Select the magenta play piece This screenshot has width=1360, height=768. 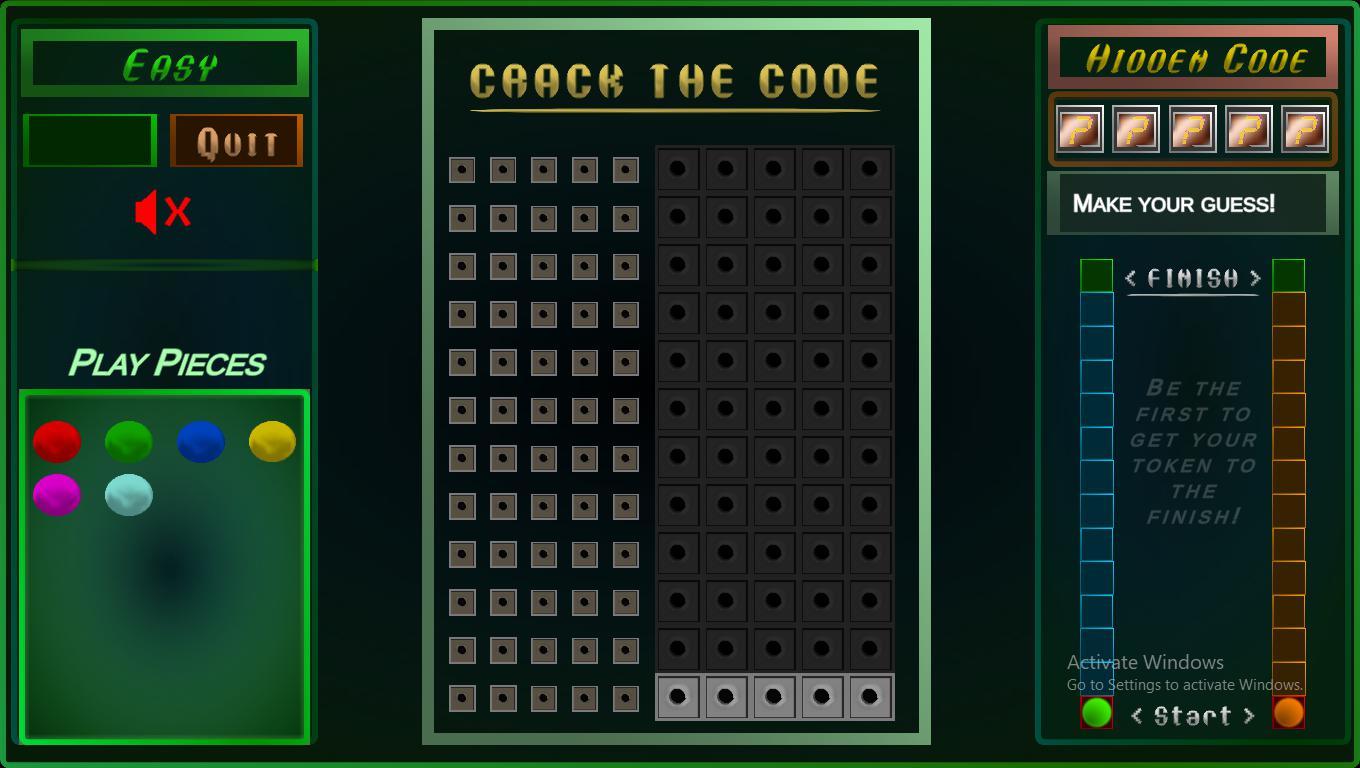point(57,492)
